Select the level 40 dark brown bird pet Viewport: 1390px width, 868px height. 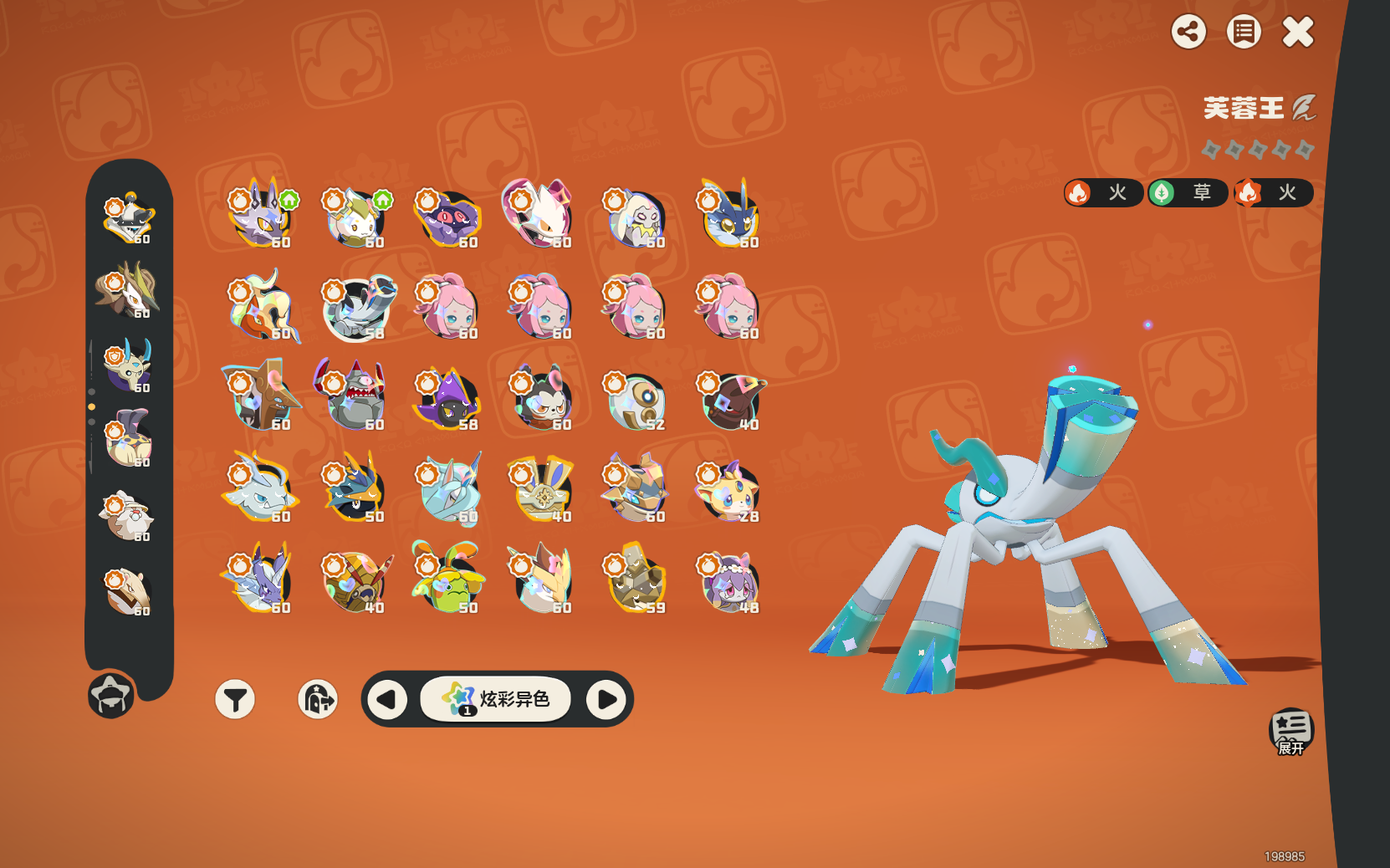click(x=731, y=400)
